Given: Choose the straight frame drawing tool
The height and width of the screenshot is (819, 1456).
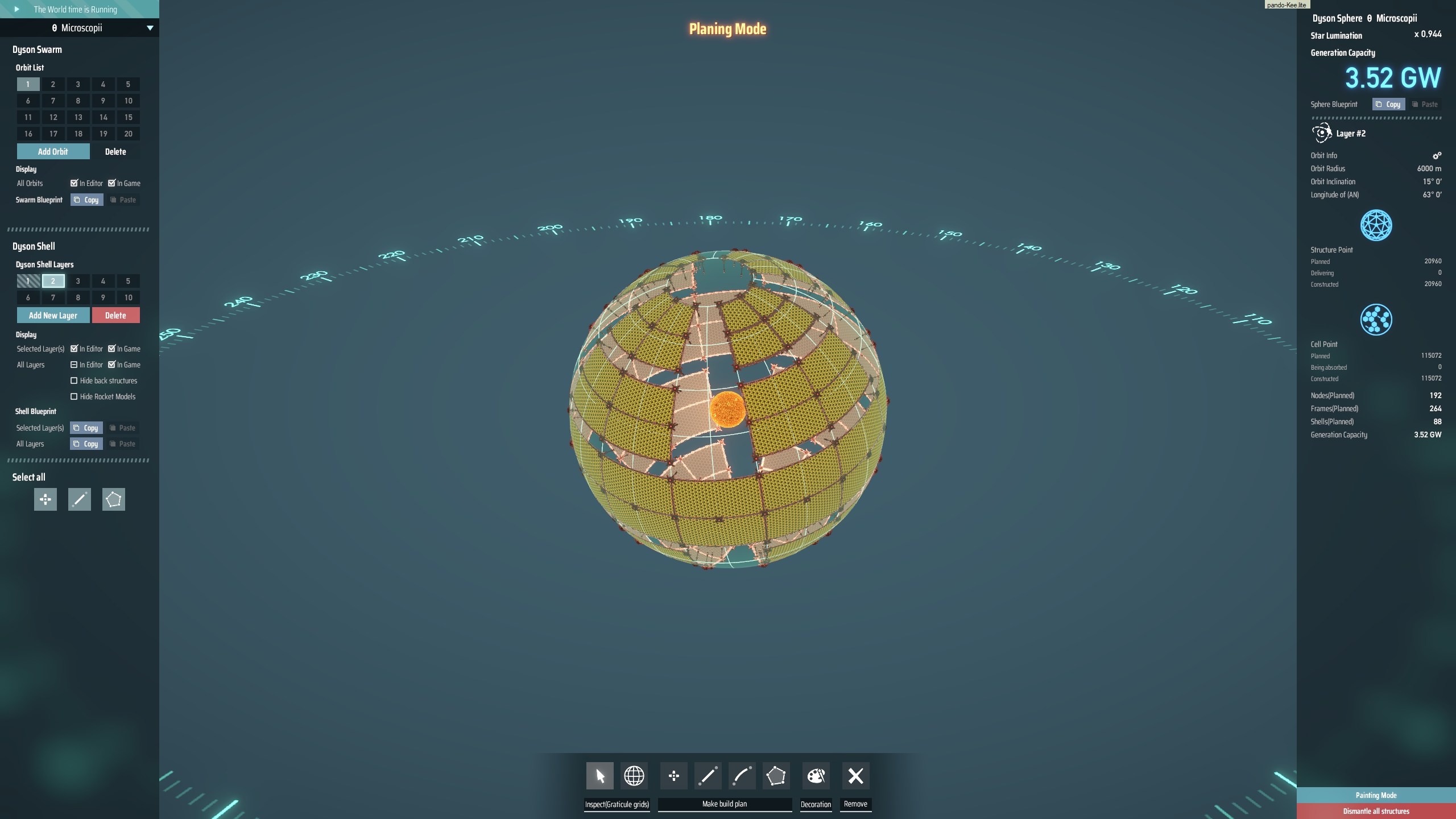Looking at the screenshot, I should (x=708, y=776).
